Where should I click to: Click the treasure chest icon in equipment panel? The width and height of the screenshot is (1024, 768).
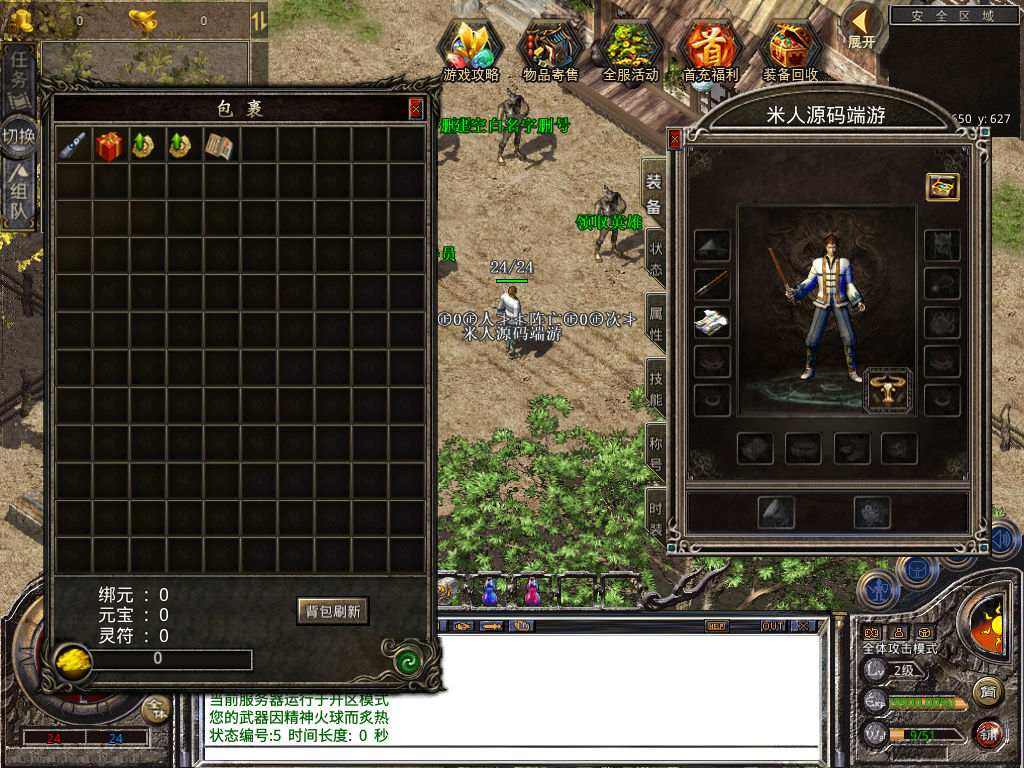(942, 187)
